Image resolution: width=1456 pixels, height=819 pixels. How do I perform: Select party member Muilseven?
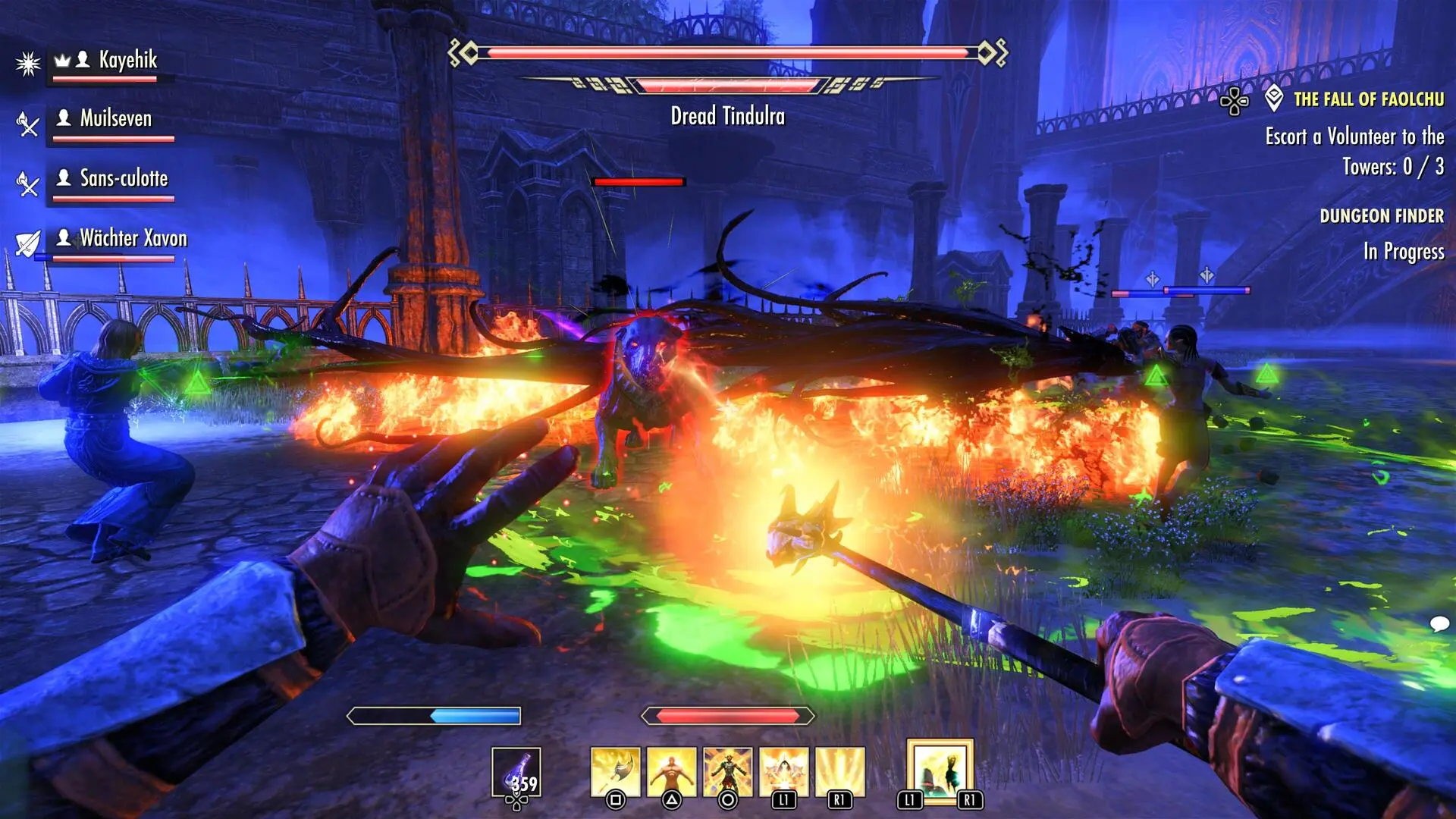click(x=115, y=119)
